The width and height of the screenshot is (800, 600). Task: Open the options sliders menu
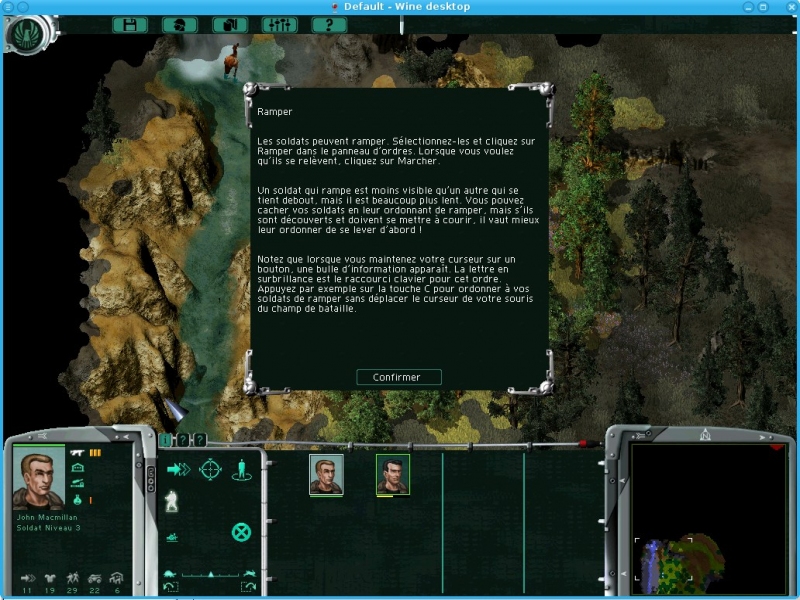click(x=279, y=24)
